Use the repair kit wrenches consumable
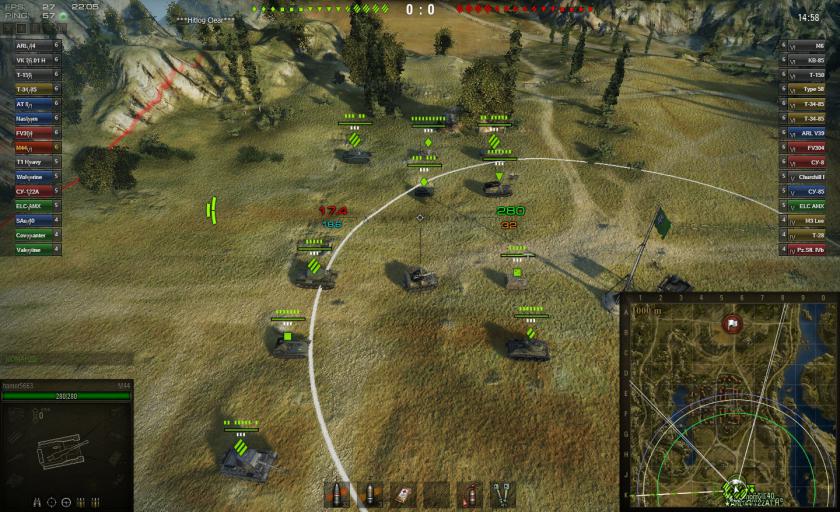840x512 pixels. [x=502, y=494]
